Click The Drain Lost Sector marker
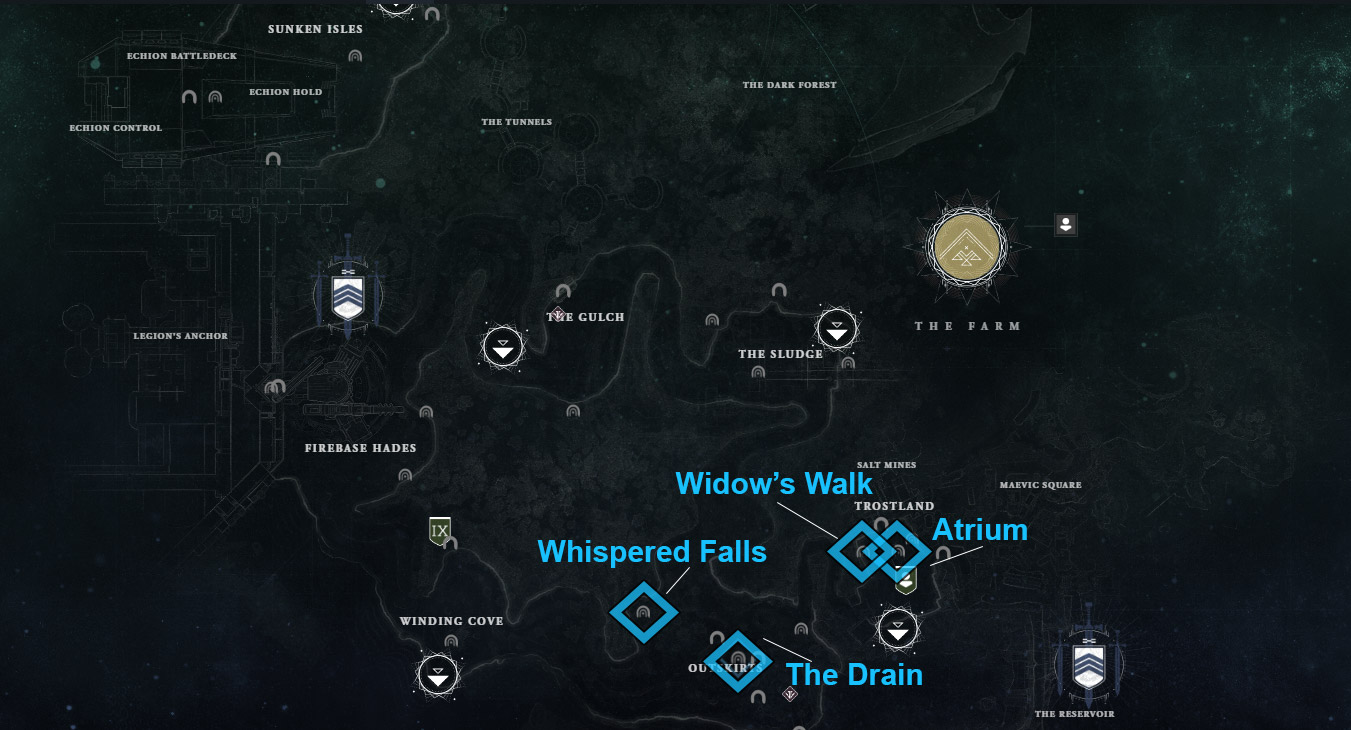This screenshot has height=730, width=1351. point(738,661)
